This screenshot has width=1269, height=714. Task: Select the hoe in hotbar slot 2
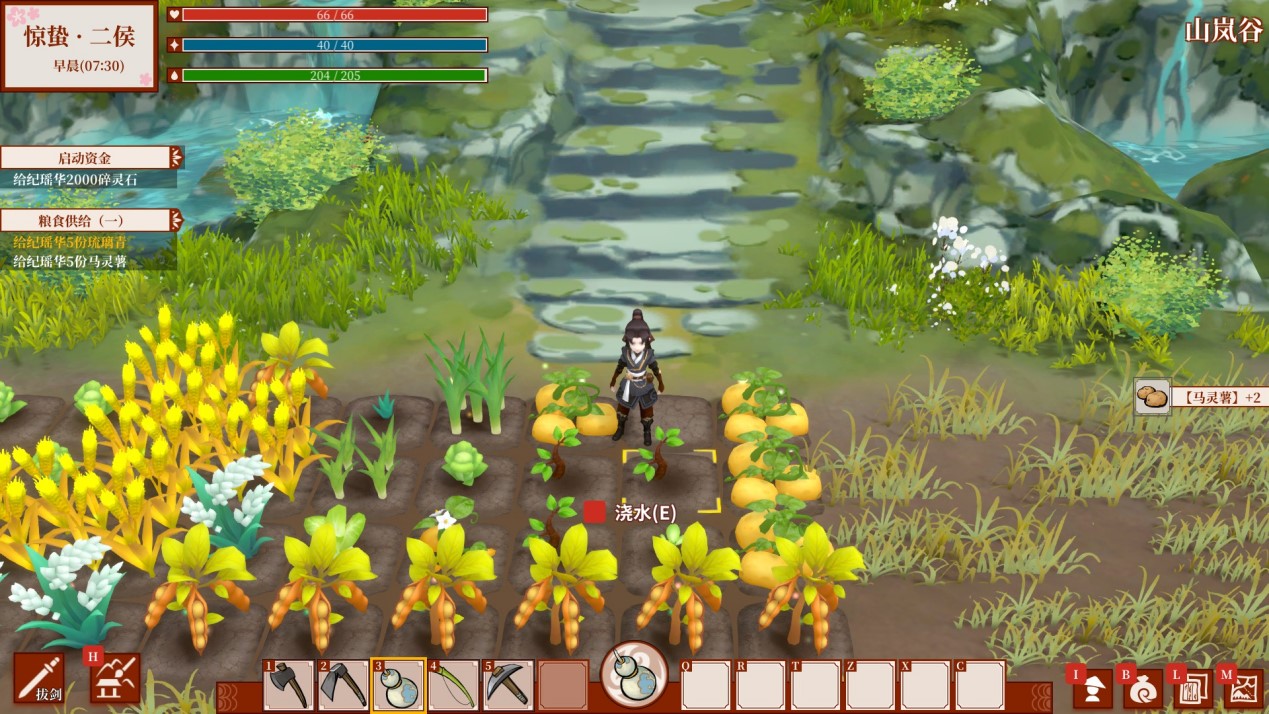[343, 686]
